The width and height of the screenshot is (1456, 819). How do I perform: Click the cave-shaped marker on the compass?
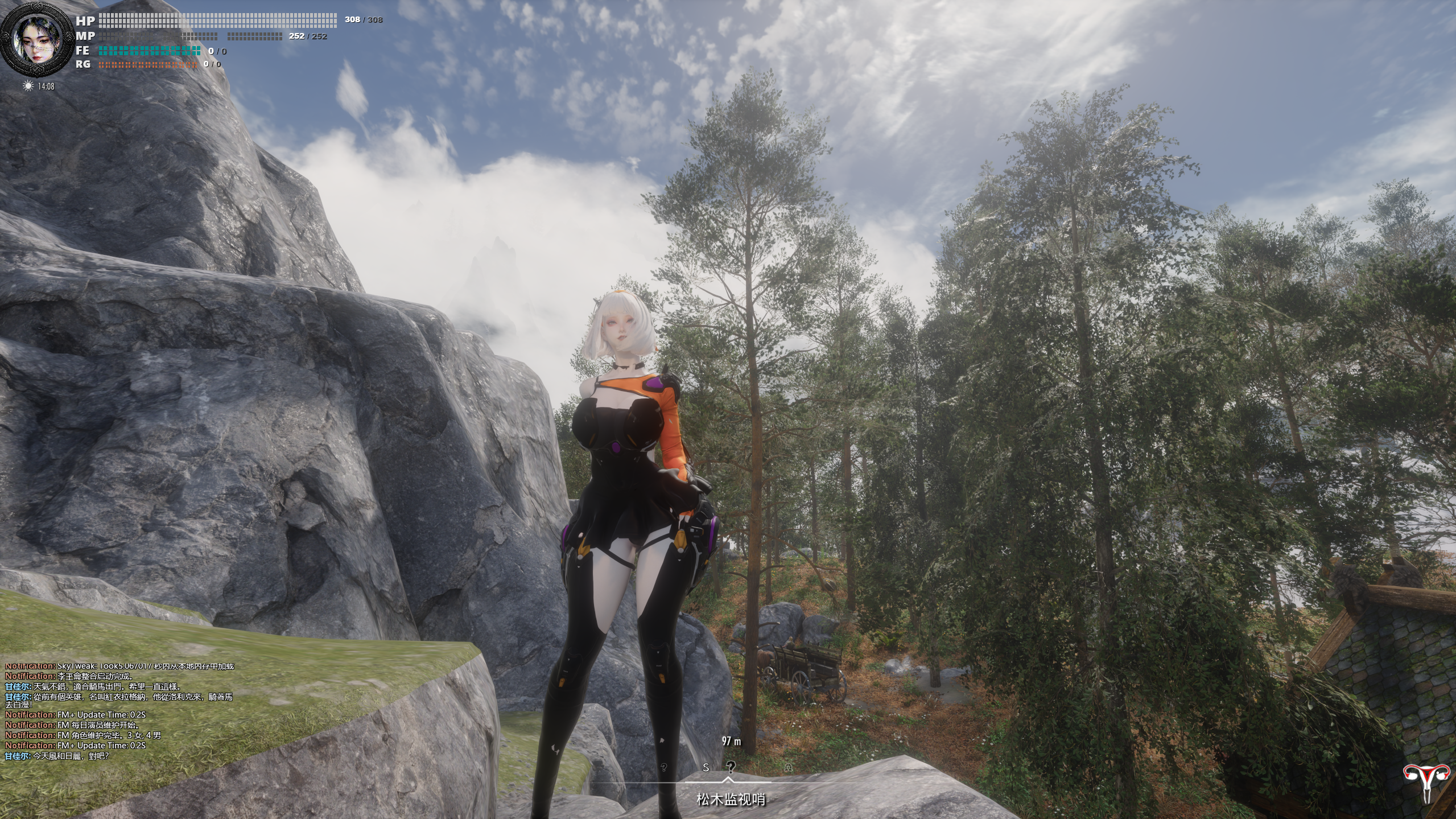click(788, 768)
